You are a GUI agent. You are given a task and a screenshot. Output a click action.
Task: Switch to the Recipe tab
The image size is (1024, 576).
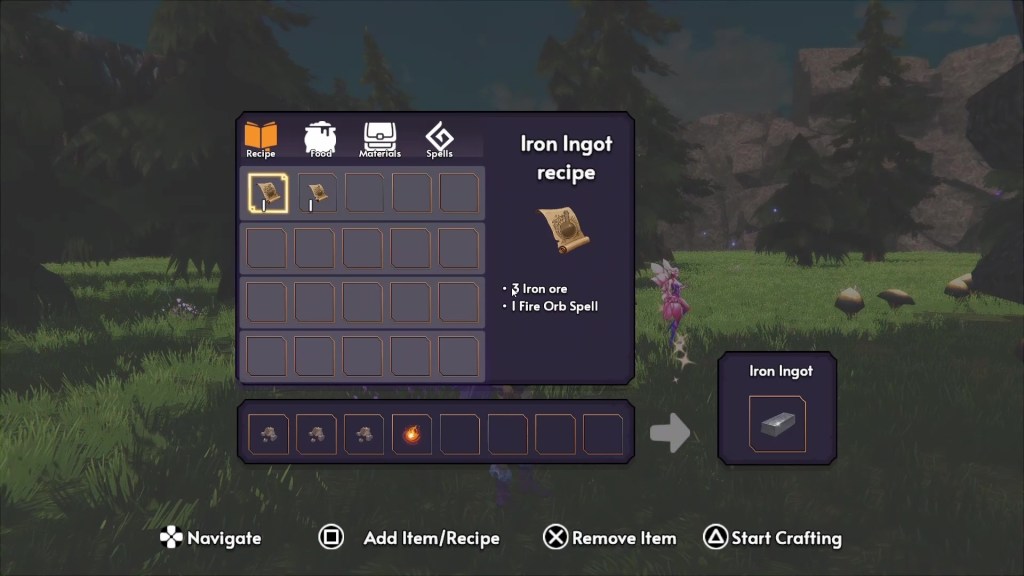click(x=261, y=139)
